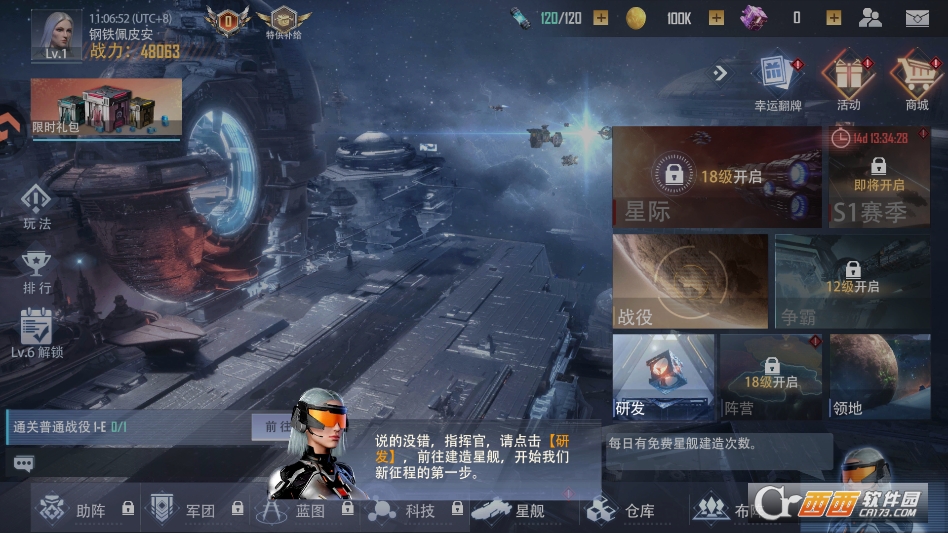
Task: Select the 星际 interstellar panel
Action: [x=716, y=177]
